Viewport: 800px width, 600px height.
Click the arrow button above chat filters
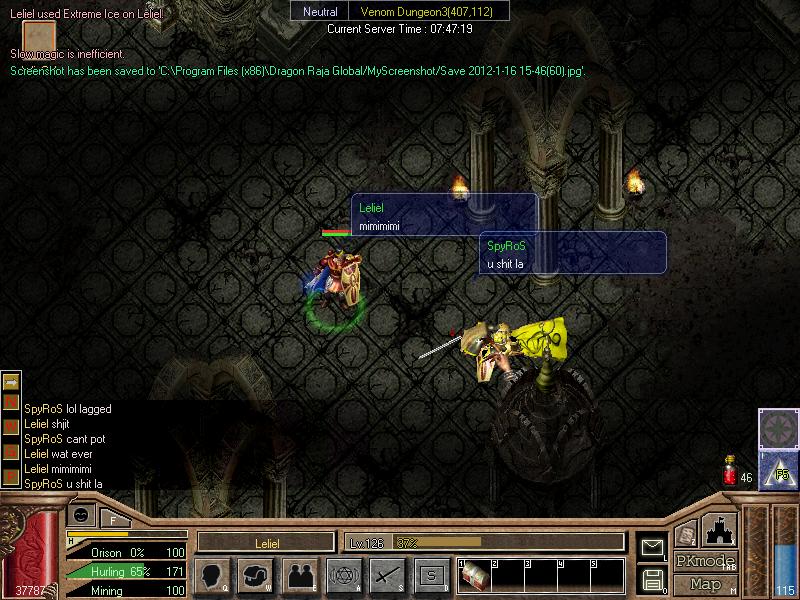(x=11, y=381)
